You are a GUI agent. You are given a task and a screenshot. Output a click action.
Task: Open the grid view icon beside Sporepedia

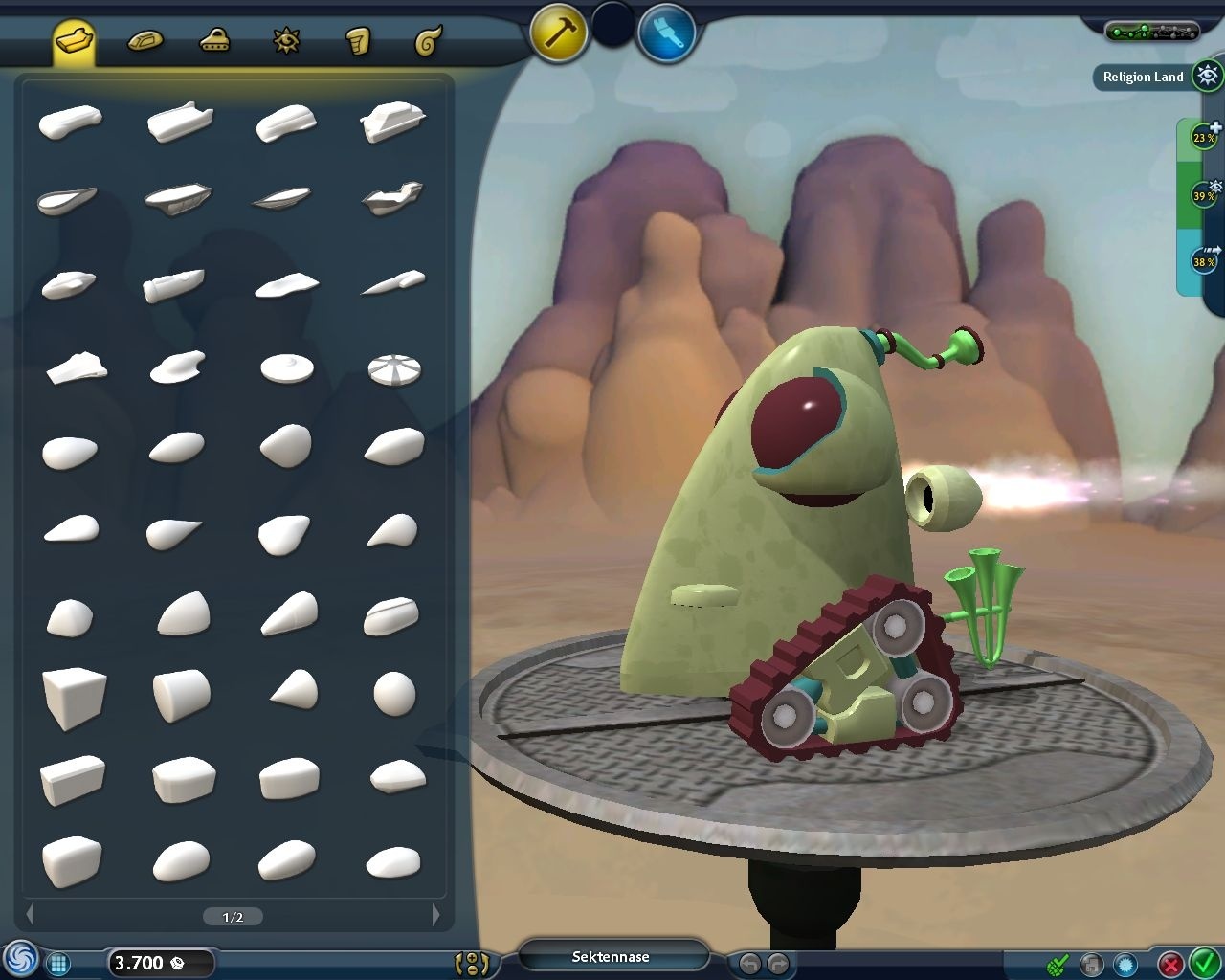tap(58, 963)
